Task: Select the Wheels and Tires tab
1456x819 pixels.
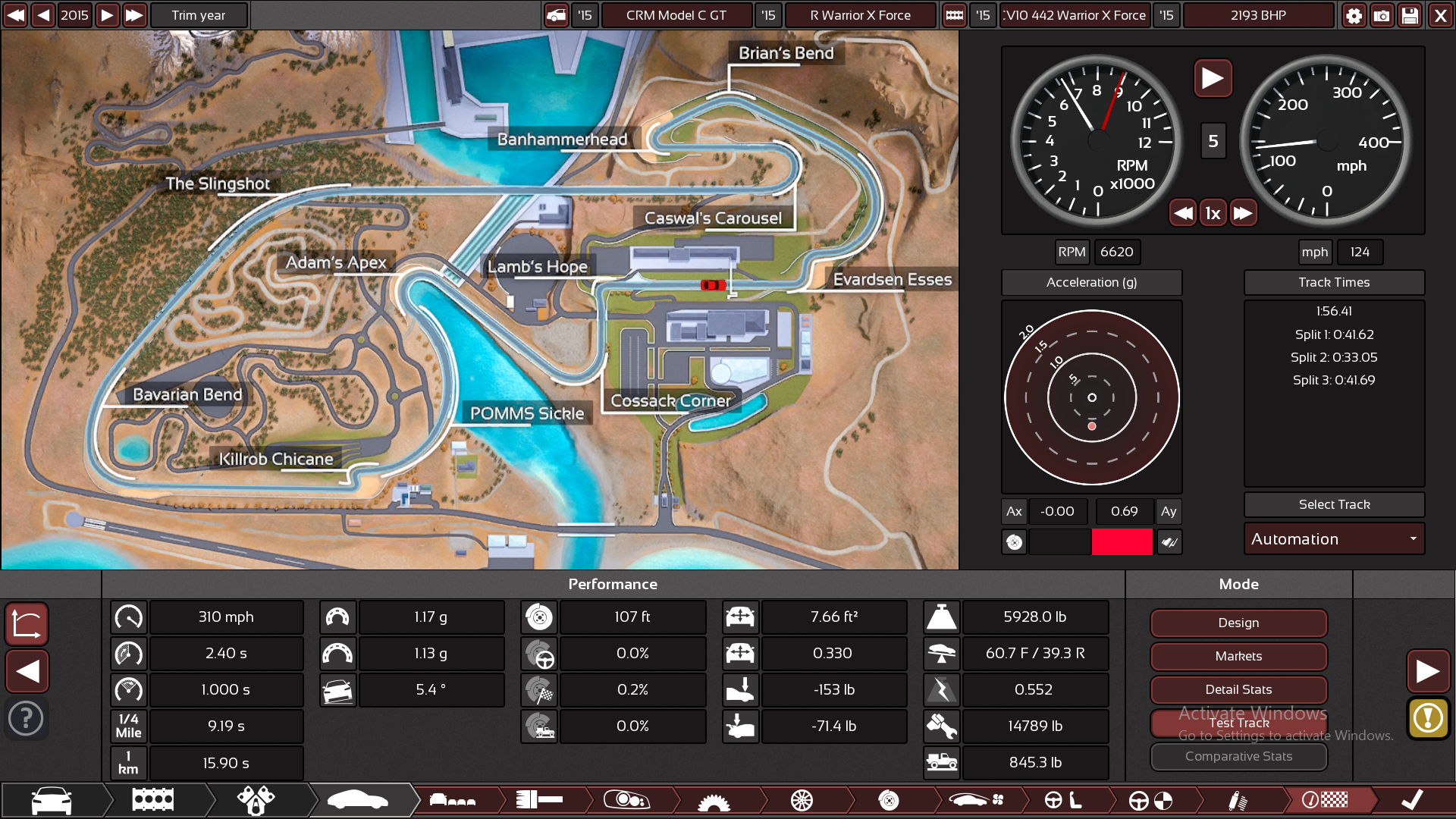Action: click(800, 800)
